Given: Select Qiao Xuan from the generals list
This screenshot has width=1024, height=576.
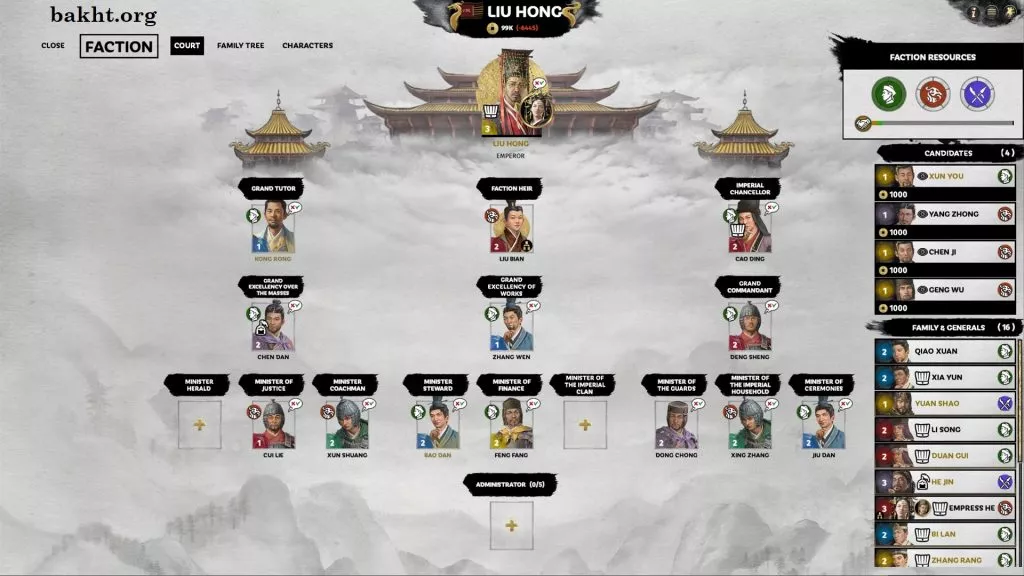Looking at the screenshot, I should pos(945,351).
